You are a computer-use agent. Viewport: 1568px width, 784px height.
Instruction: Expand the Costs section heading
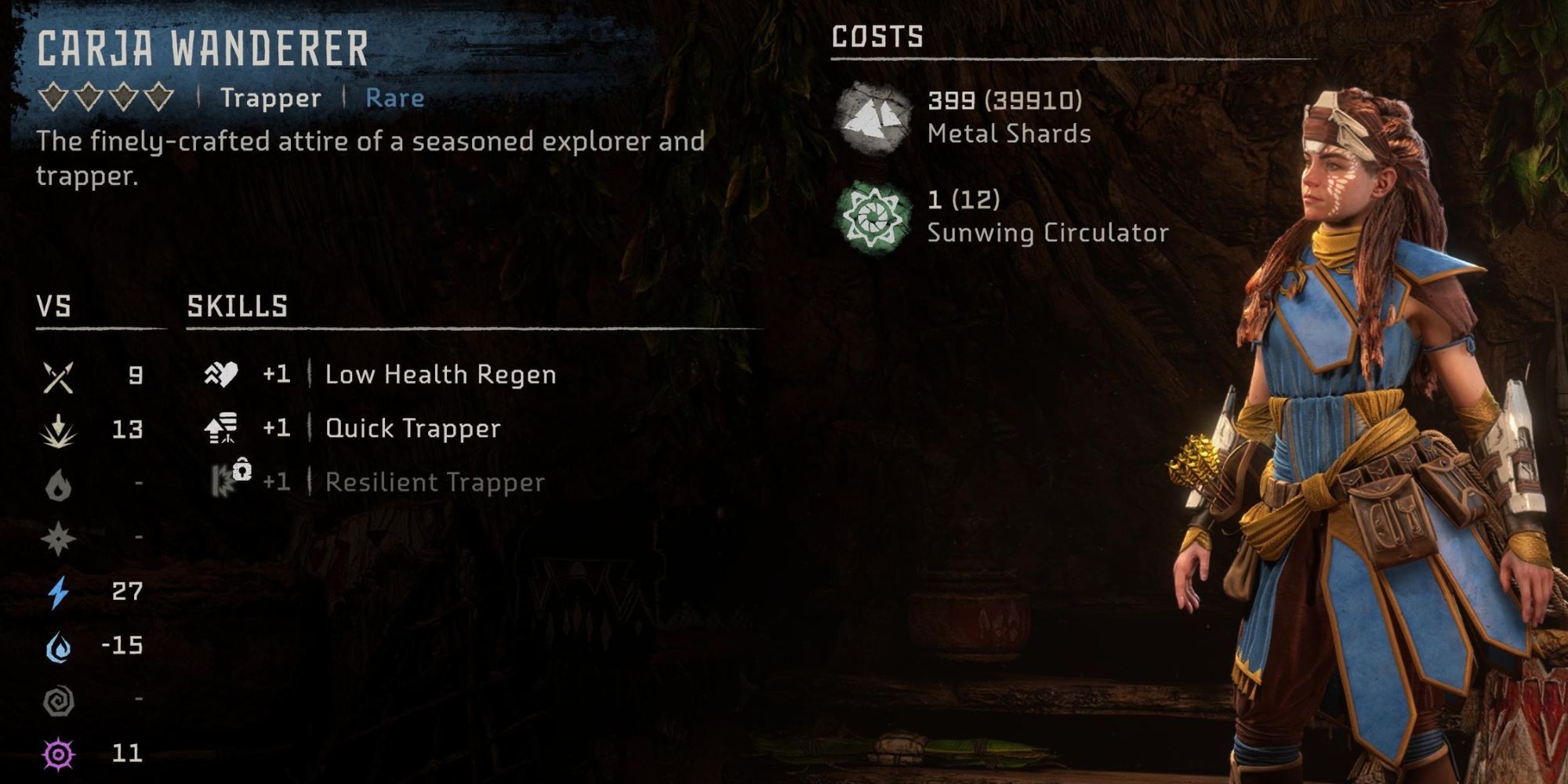tap(877, 34)
